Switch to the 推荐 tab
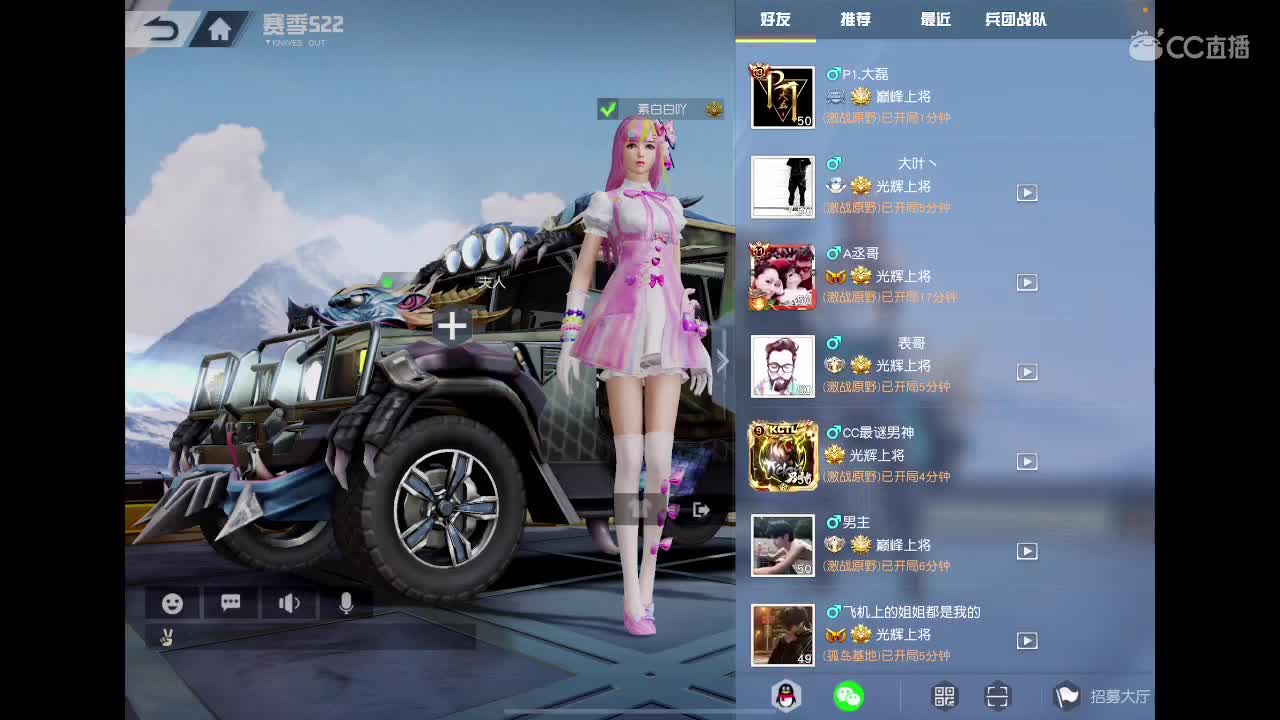The width and height of the screenshot is (1280, 720). tap(853, 19)
